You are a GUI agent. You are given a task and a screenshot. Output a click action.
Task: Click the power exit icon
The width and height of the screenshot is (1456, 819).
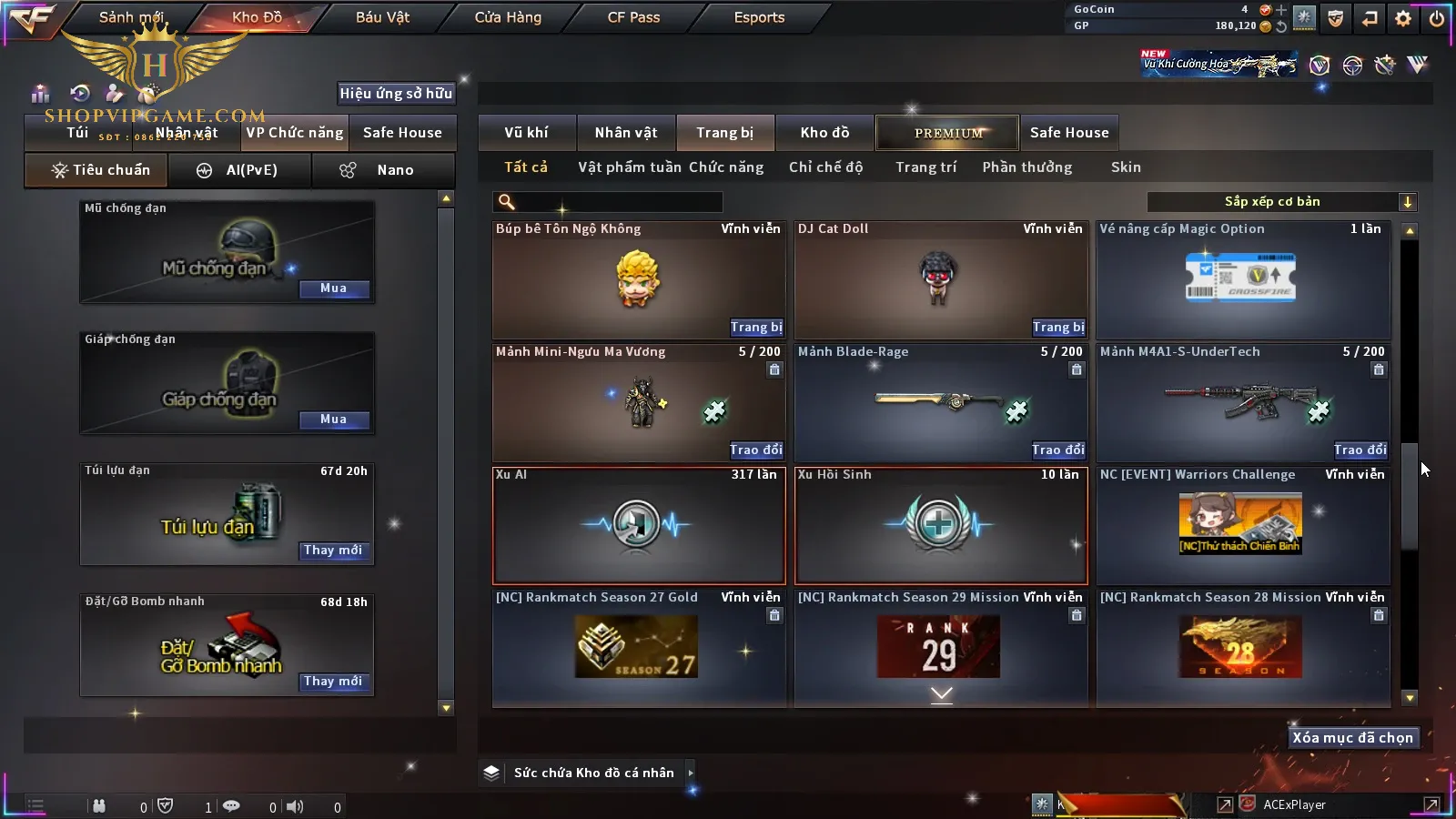1437,18
